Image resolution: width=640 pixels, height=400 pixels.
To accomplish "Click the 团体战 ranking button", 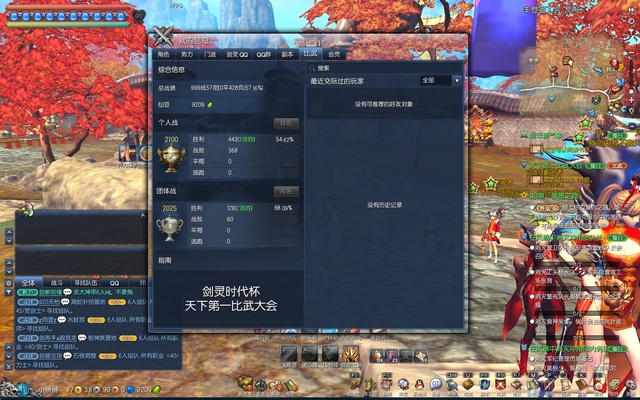I will 285,191.
